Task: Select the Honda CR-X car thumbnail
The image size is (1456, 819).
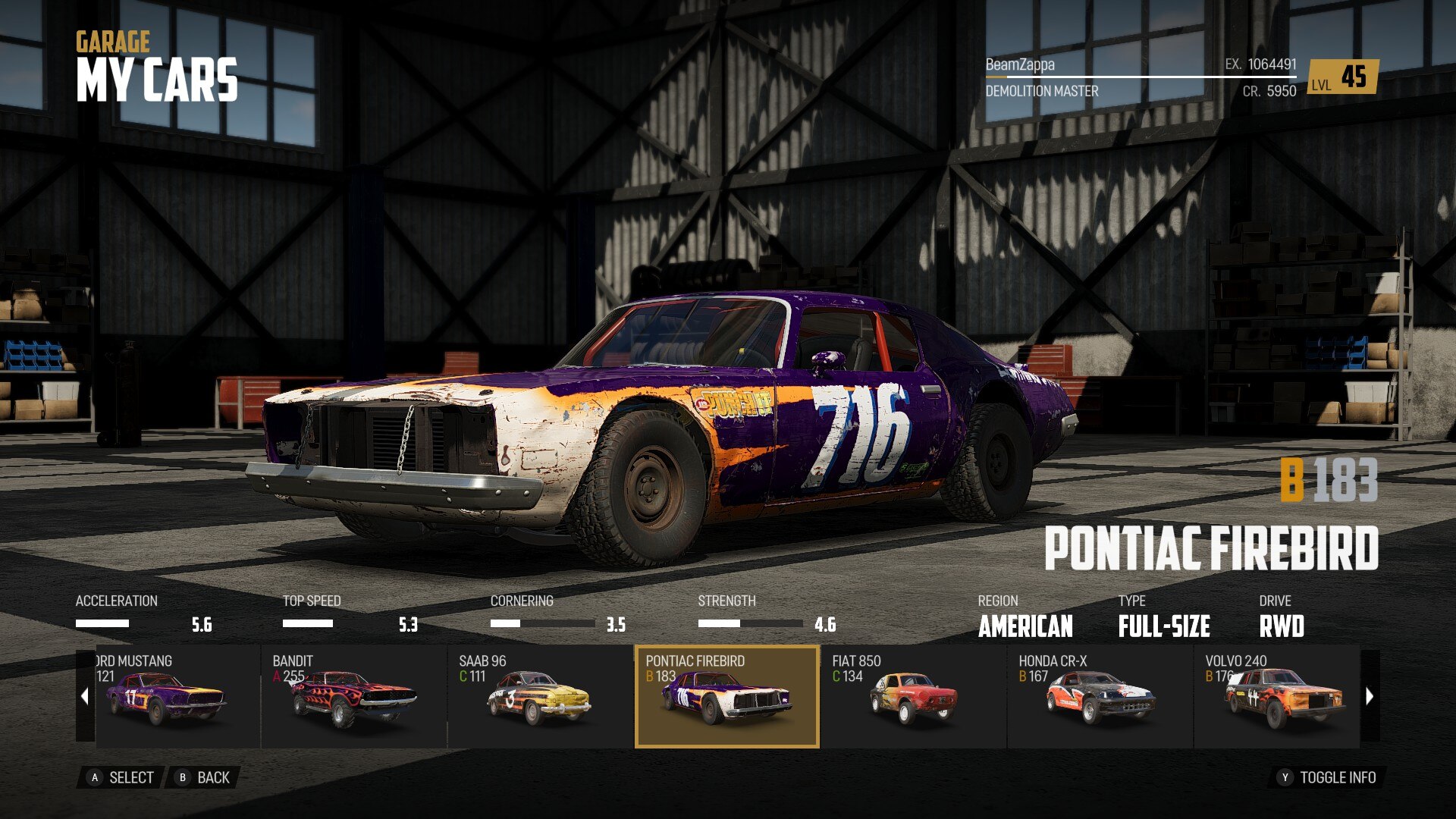Action: pyautogui.click(x=1100, y=696)
